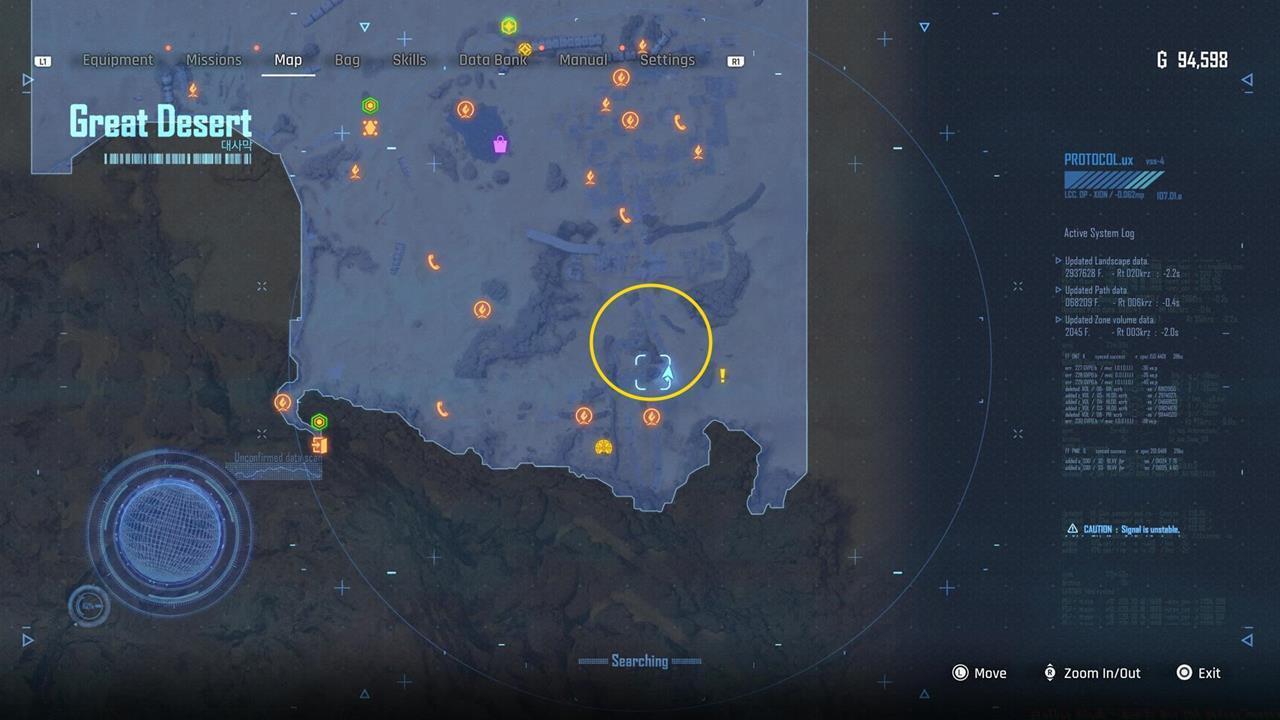Select the purple shop bag icon on the map
Screen dimensions: 1280x720
point(497,146)
